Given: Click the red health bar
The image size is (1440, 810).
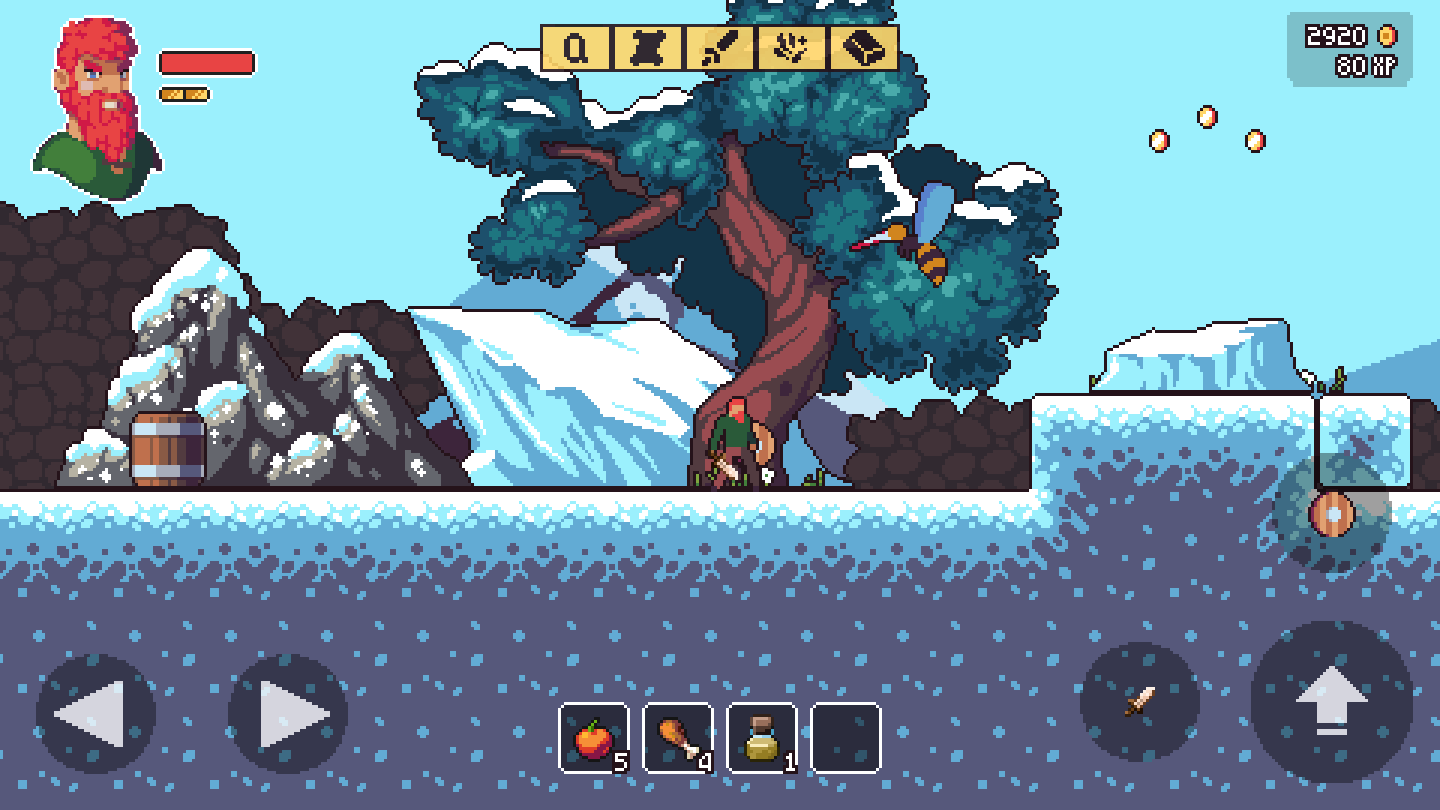Looking at the screenshot, I should (x=205, y=62).
